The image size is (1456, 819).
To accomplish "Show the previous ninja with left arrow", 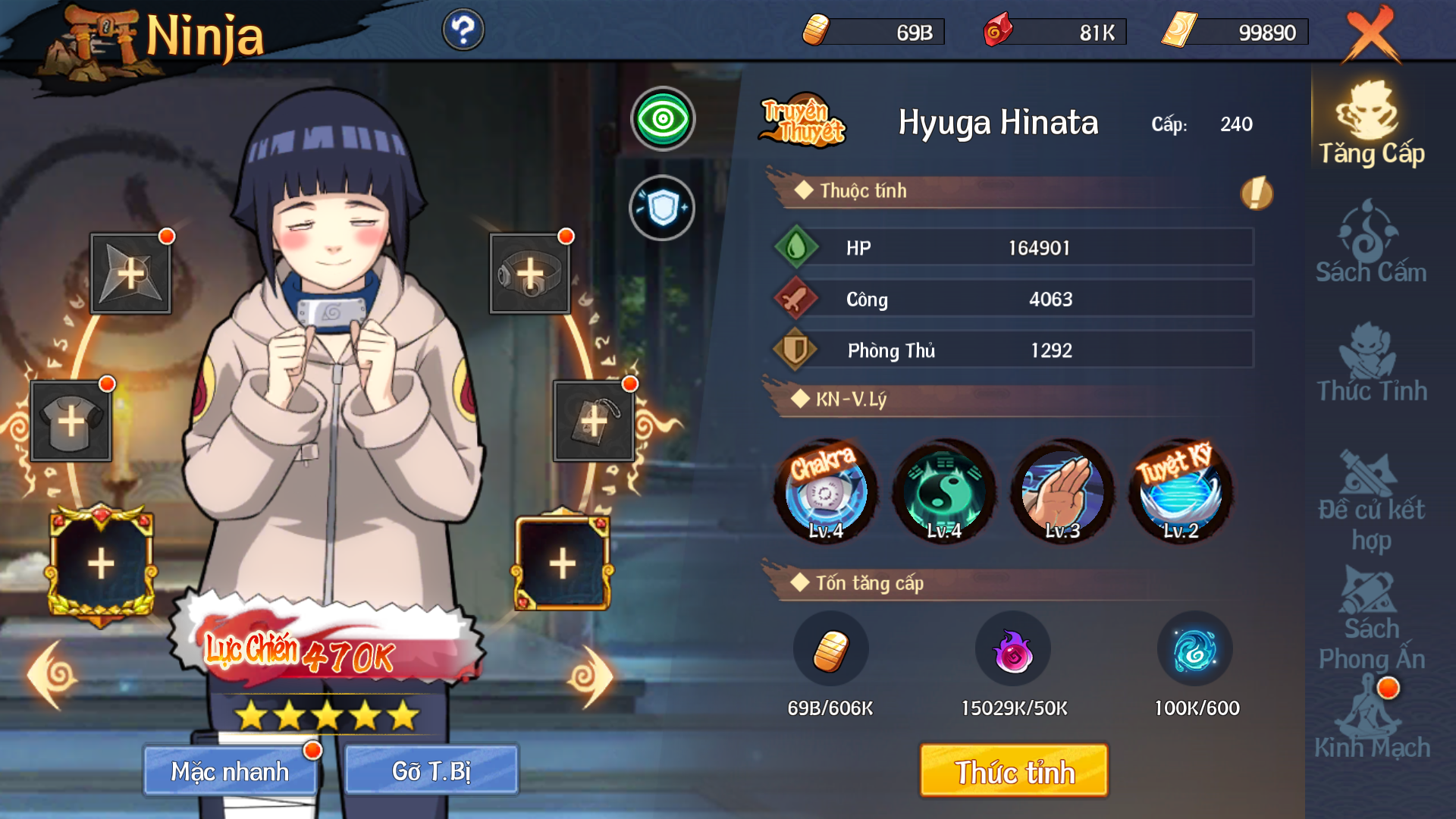I will (x=53, y=674).
